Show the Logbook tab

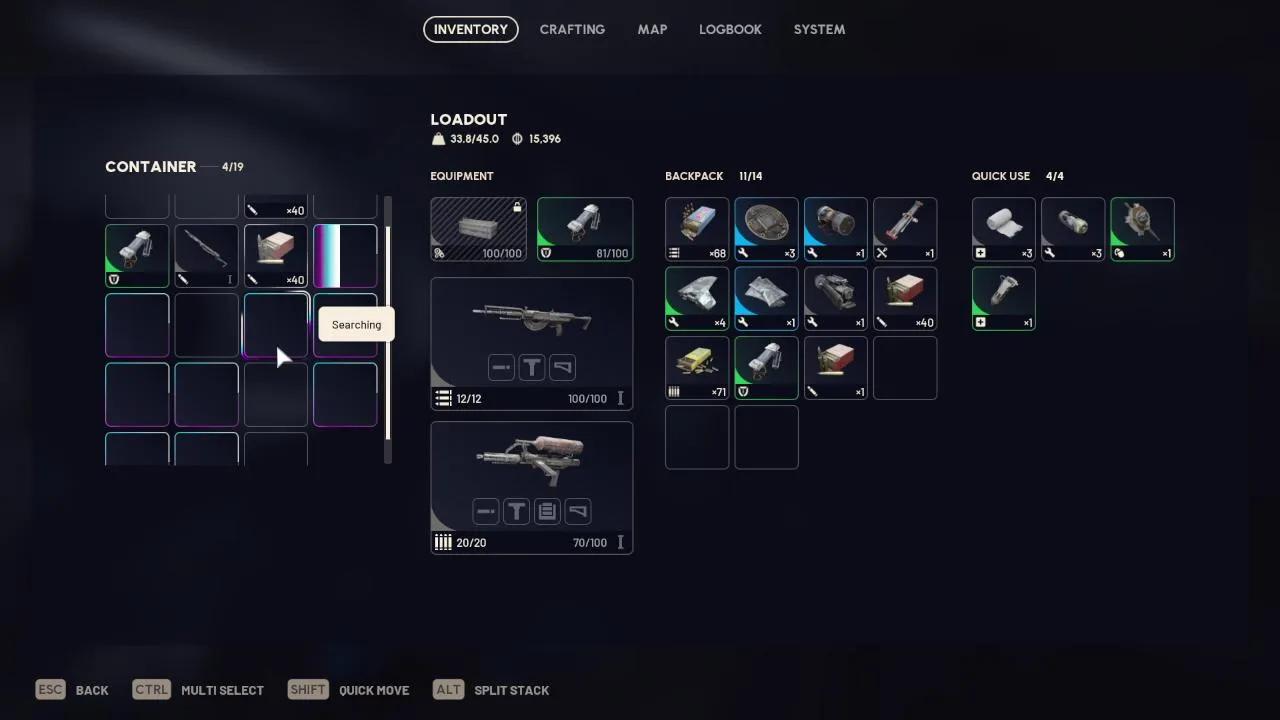coord(730,29)
